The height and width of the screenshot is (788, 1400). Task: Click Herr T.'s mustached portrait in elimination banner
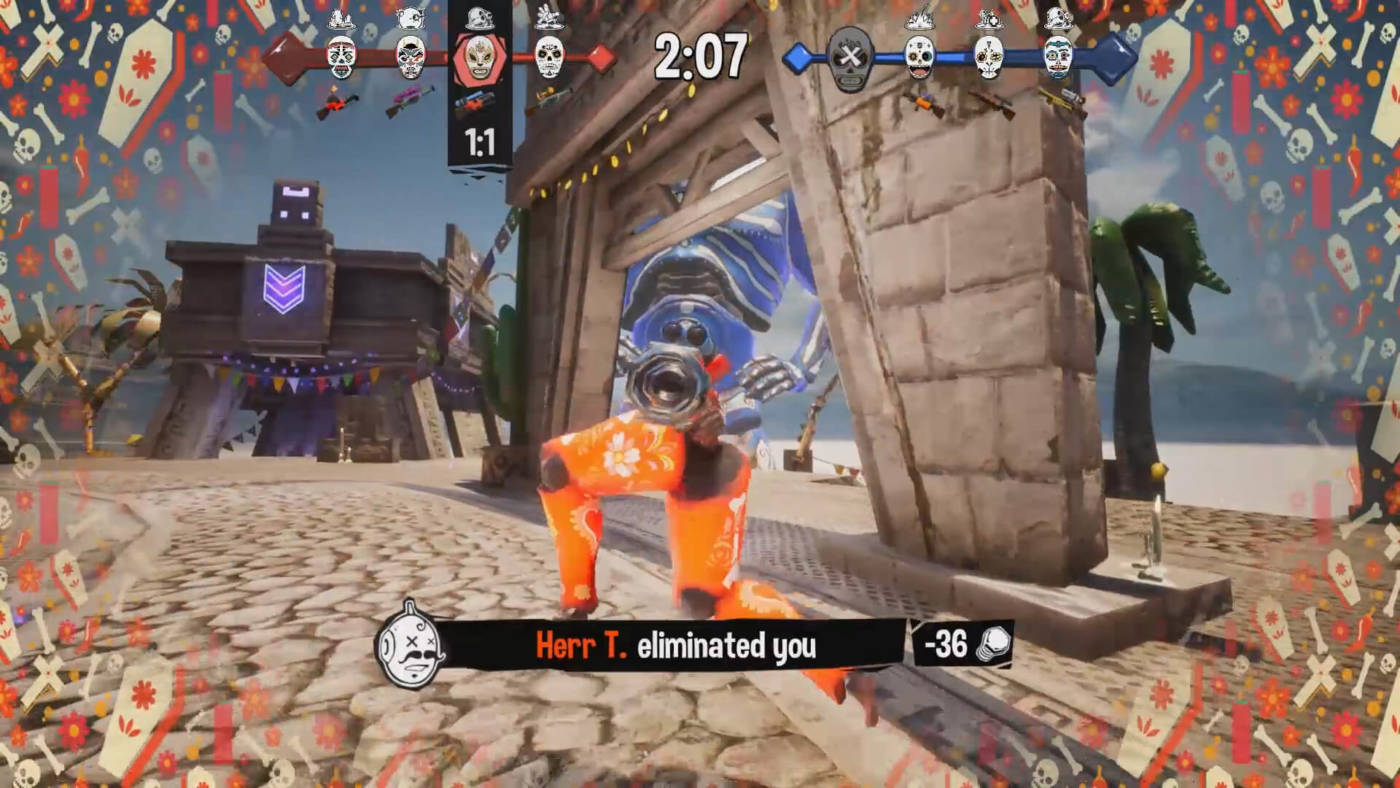(410, 645)
